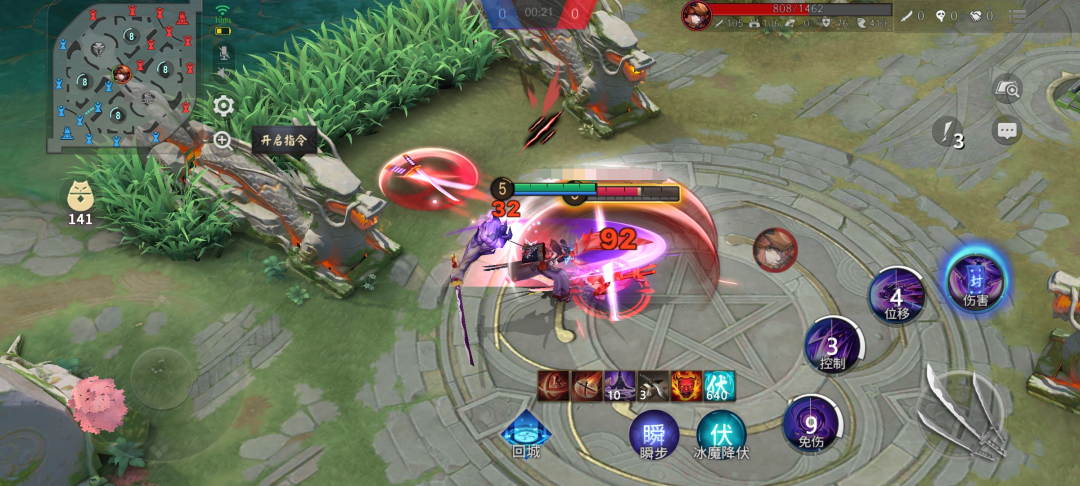Cast the 瞬步 summoner spell
The height and width of the screenshot is (486, 1080).
tap(653, 436)
